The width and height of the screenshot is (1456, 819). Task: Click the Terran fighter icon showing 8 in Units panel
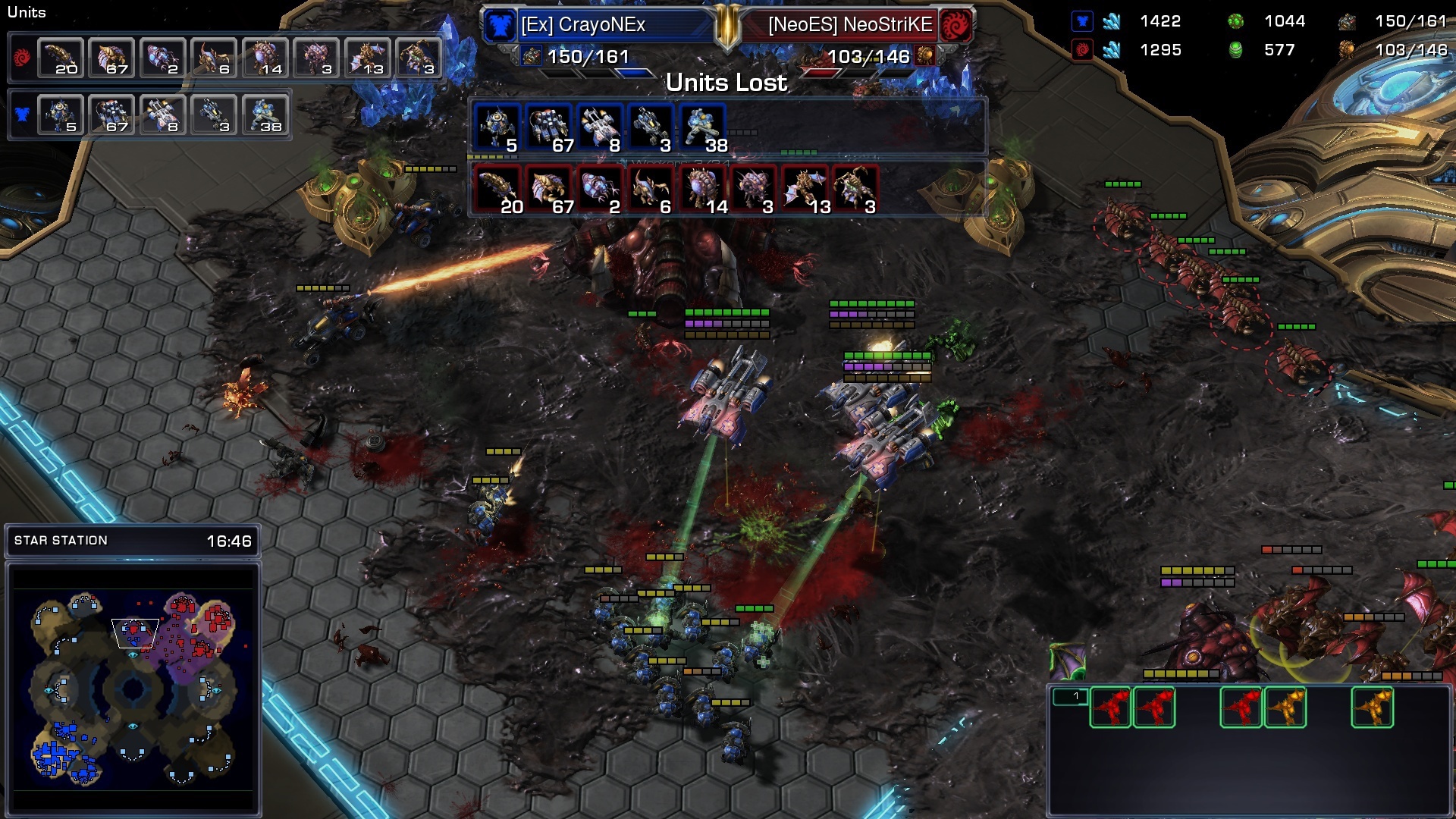click(x=163, y=115)
